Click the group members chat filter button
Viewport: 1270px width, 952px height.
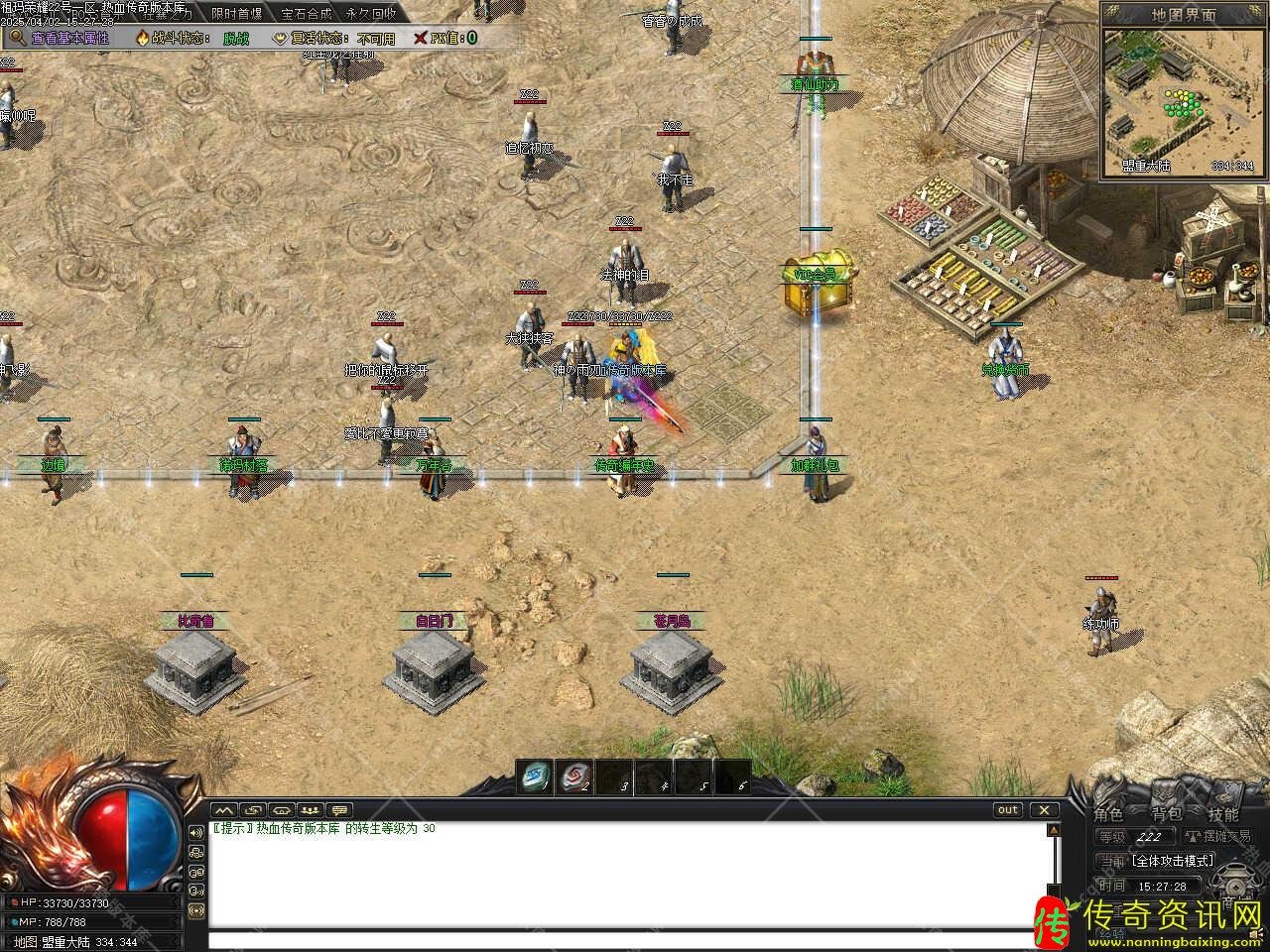[312, 810]
